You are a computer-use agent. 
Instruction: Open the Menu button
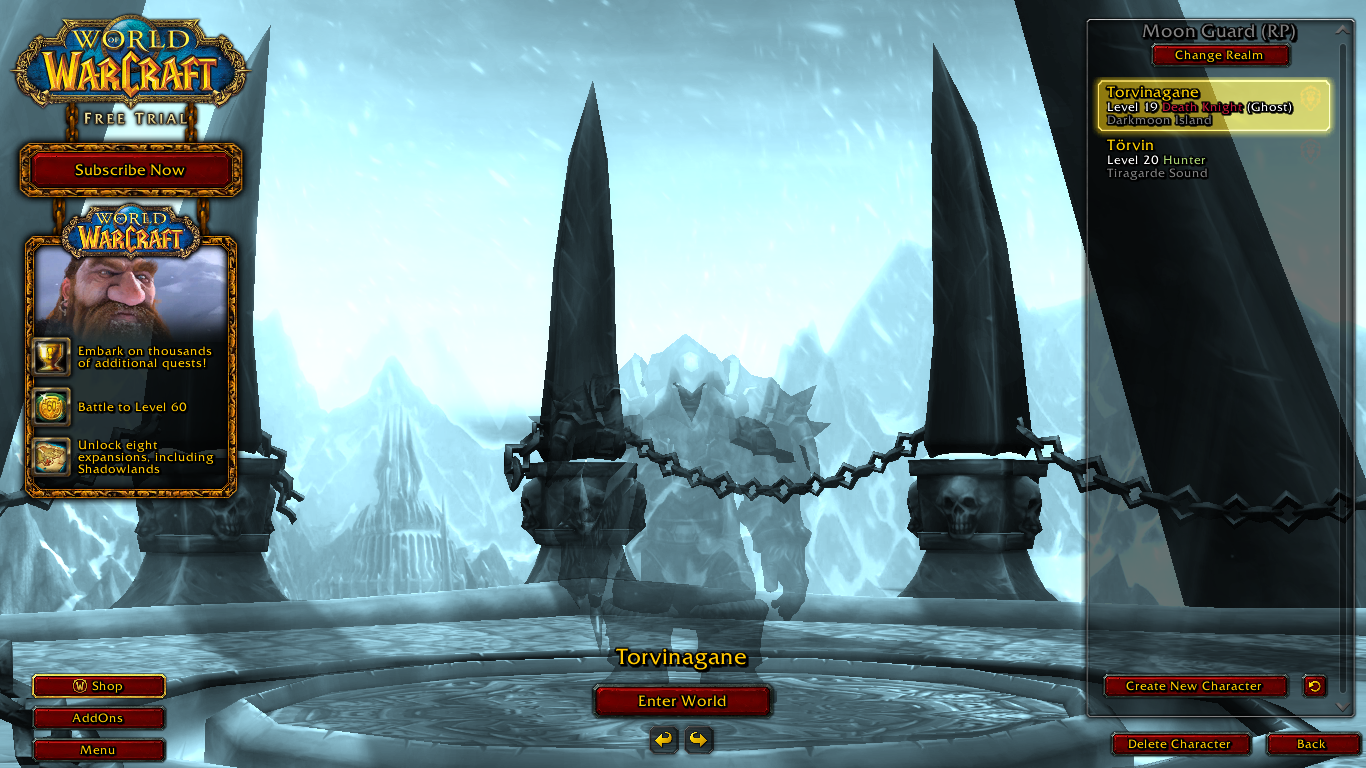pos(98,750)
